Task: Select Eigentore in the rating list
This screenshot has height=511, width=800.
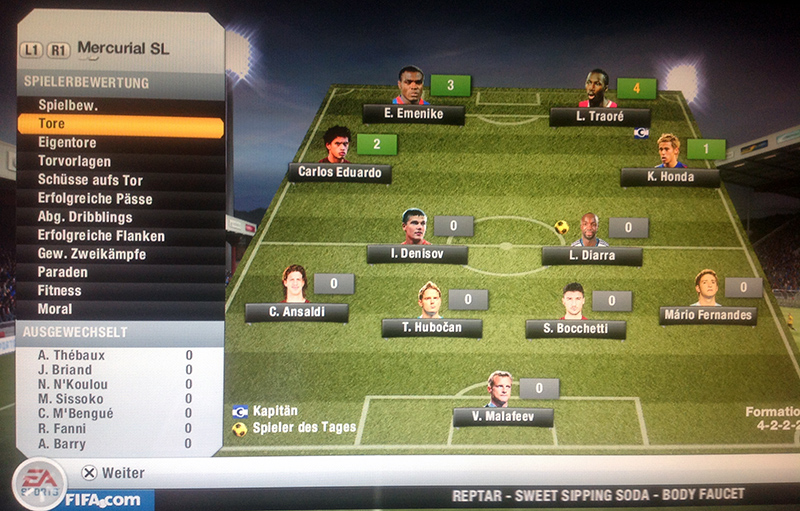Action: coord(119,143)
